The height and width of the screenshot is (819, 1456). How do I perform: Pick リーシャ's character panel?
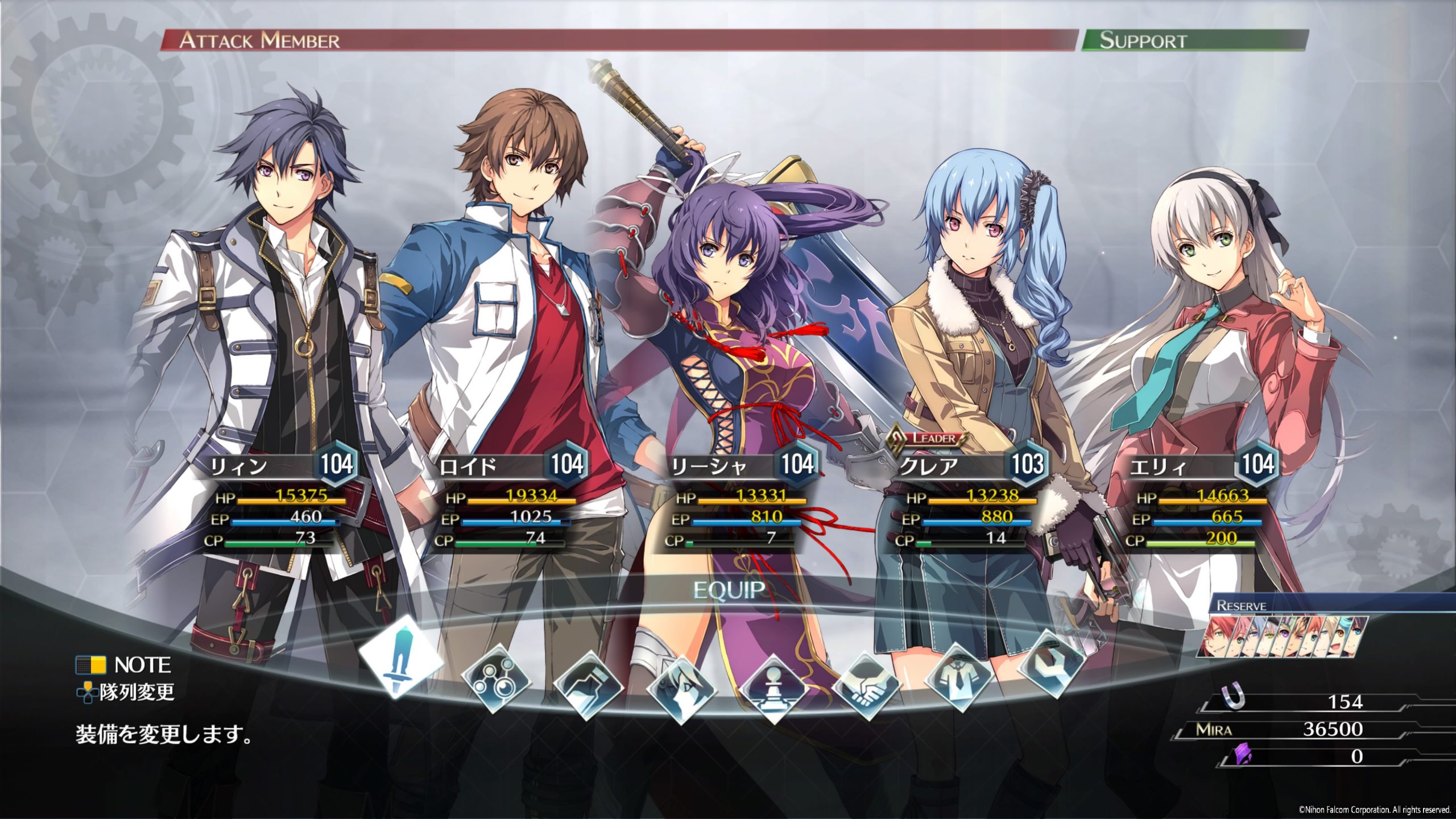tap(739, 502)
